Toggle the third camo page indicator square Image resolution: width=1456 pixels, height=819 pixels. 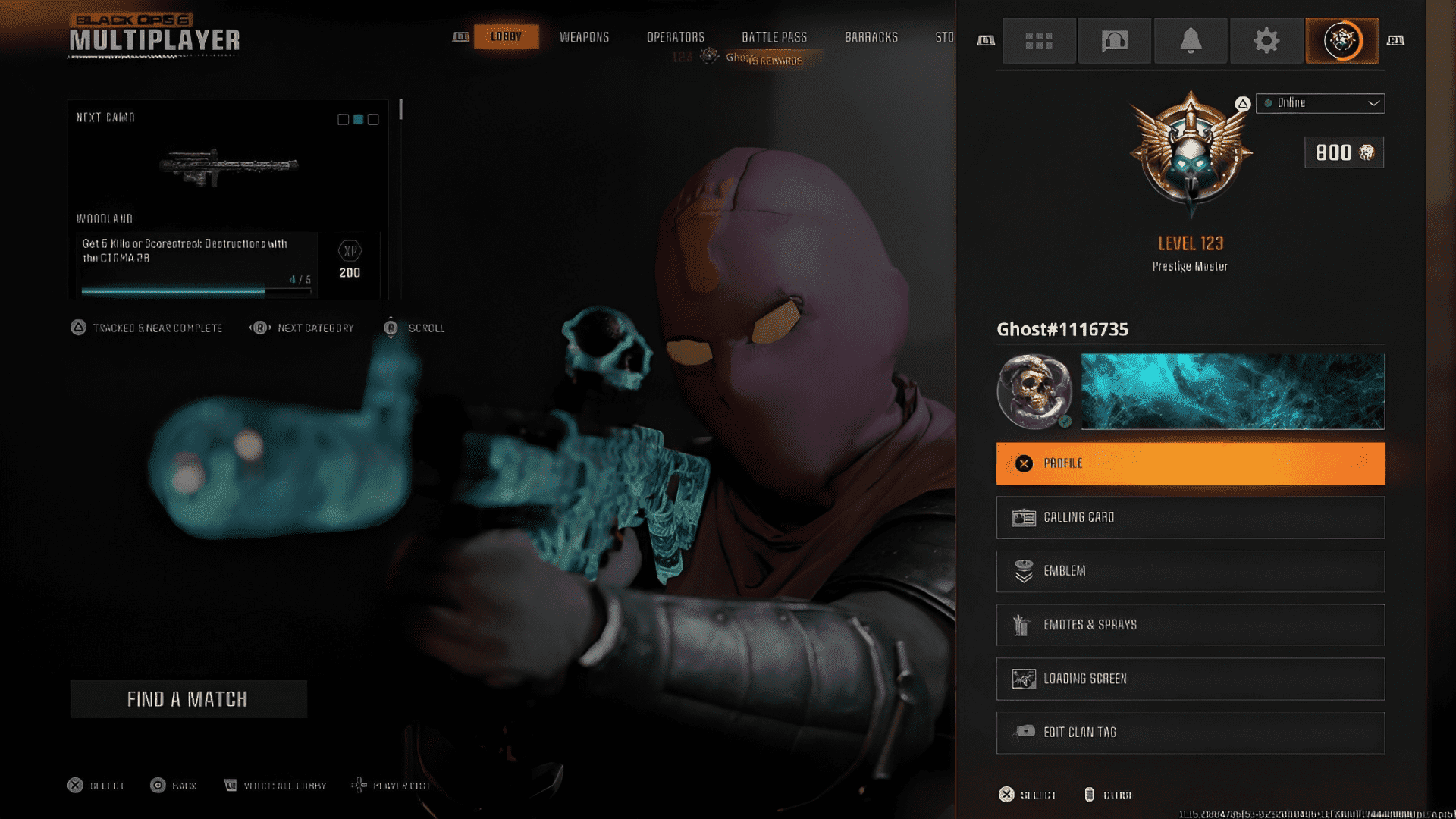point(372,119)
